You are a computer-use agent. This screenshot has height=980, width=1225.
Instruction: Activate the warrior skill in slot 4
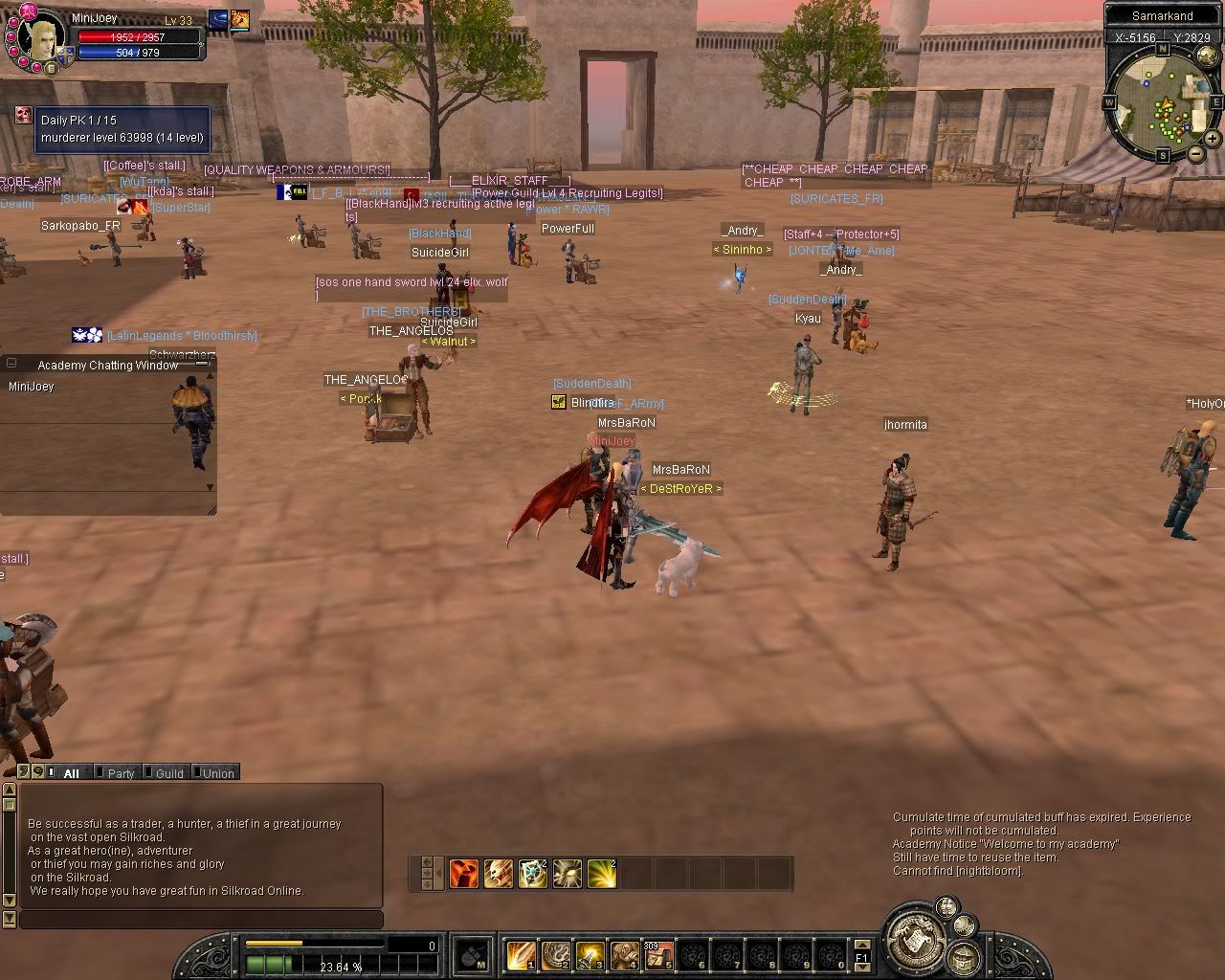[x=625, y=953]
